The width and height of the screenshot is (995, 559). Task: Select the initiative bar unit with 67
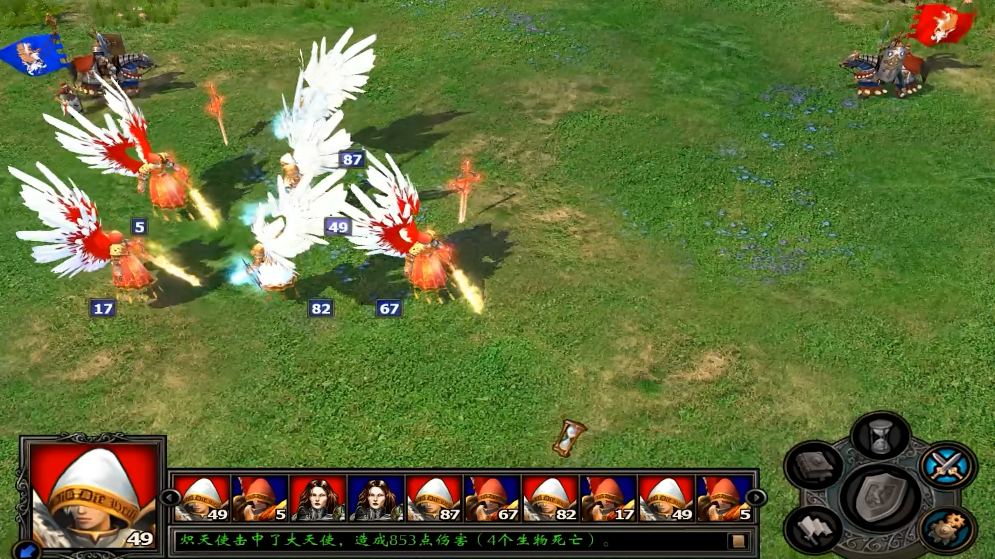coord(492,498)
